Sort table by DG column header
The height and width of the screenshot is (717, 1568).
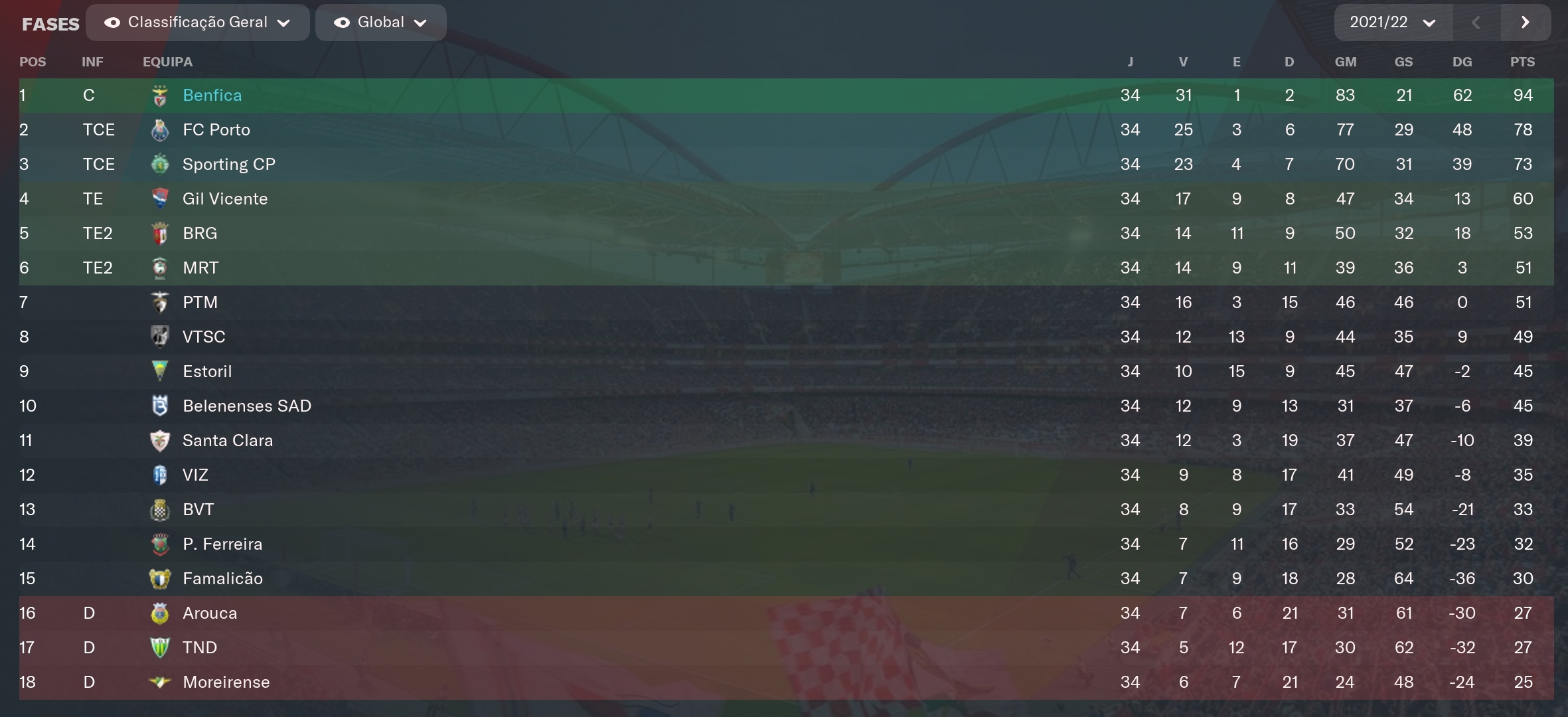[x=1462, y=62]
